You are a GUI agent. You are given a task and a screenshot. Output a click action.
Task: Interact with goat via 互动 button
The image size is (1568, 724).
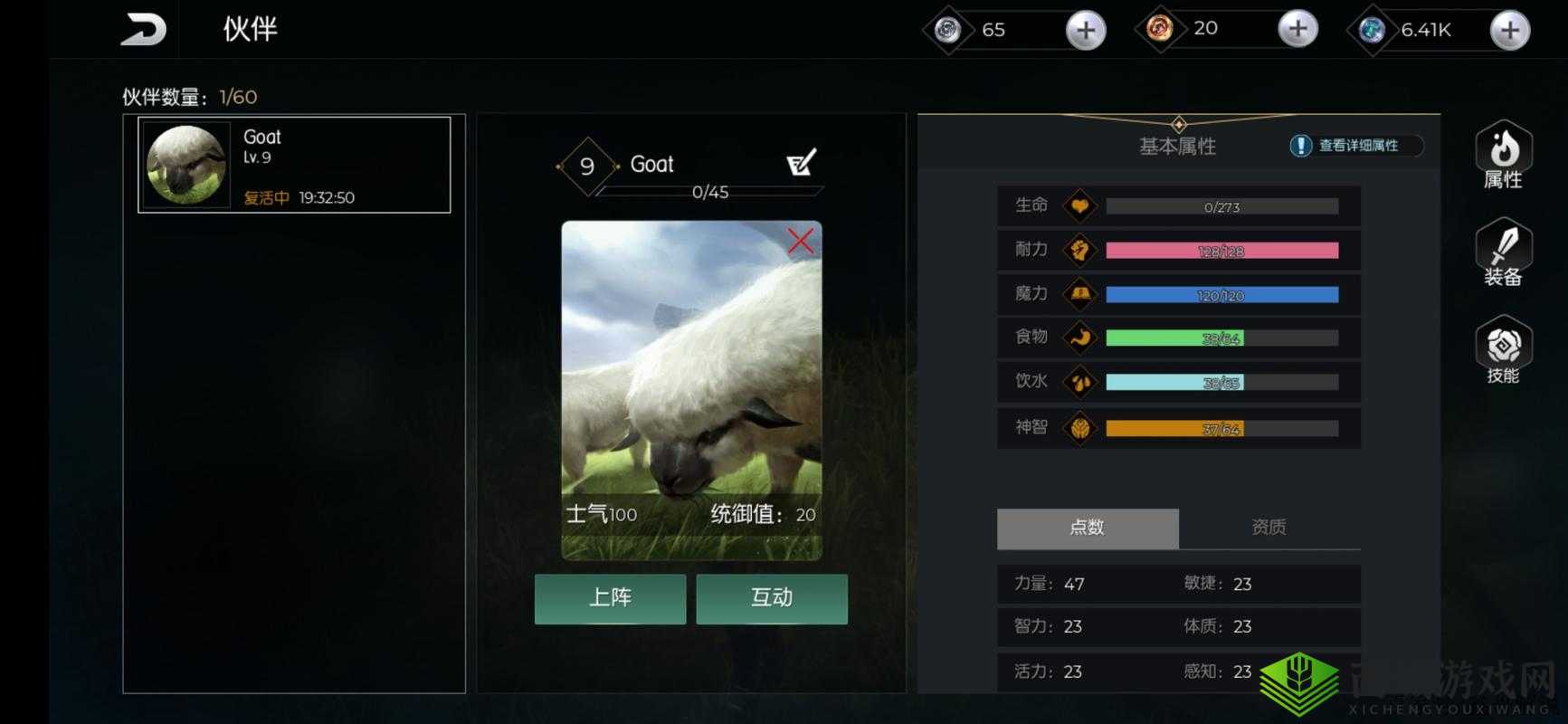tap(772, 598)
